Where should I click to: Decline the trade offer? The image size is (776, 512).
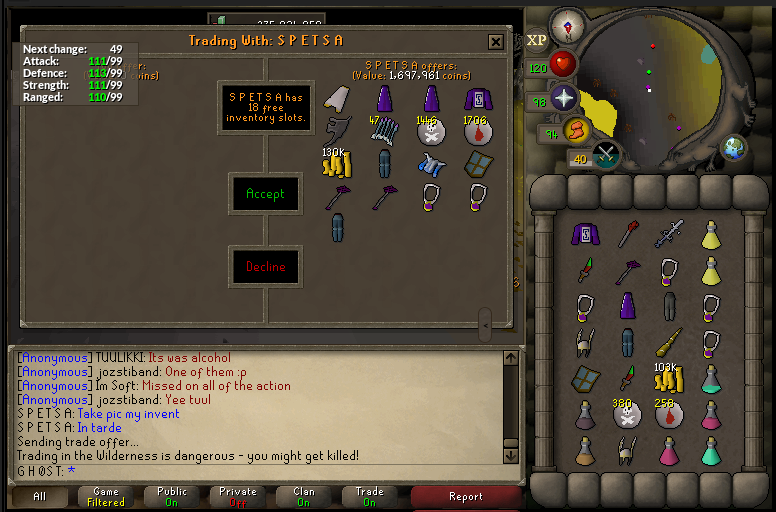pyautogui.click(x=265, y=267)
